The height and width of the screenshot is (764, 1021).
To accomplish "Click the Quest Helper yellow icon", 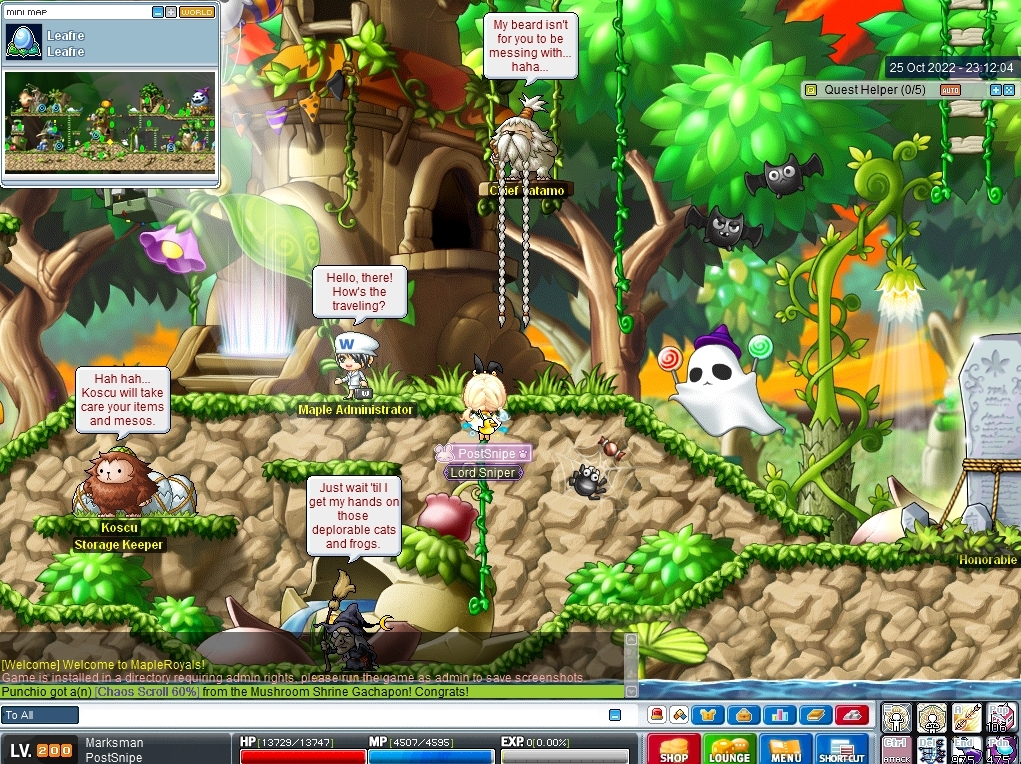I will [810, 90].
